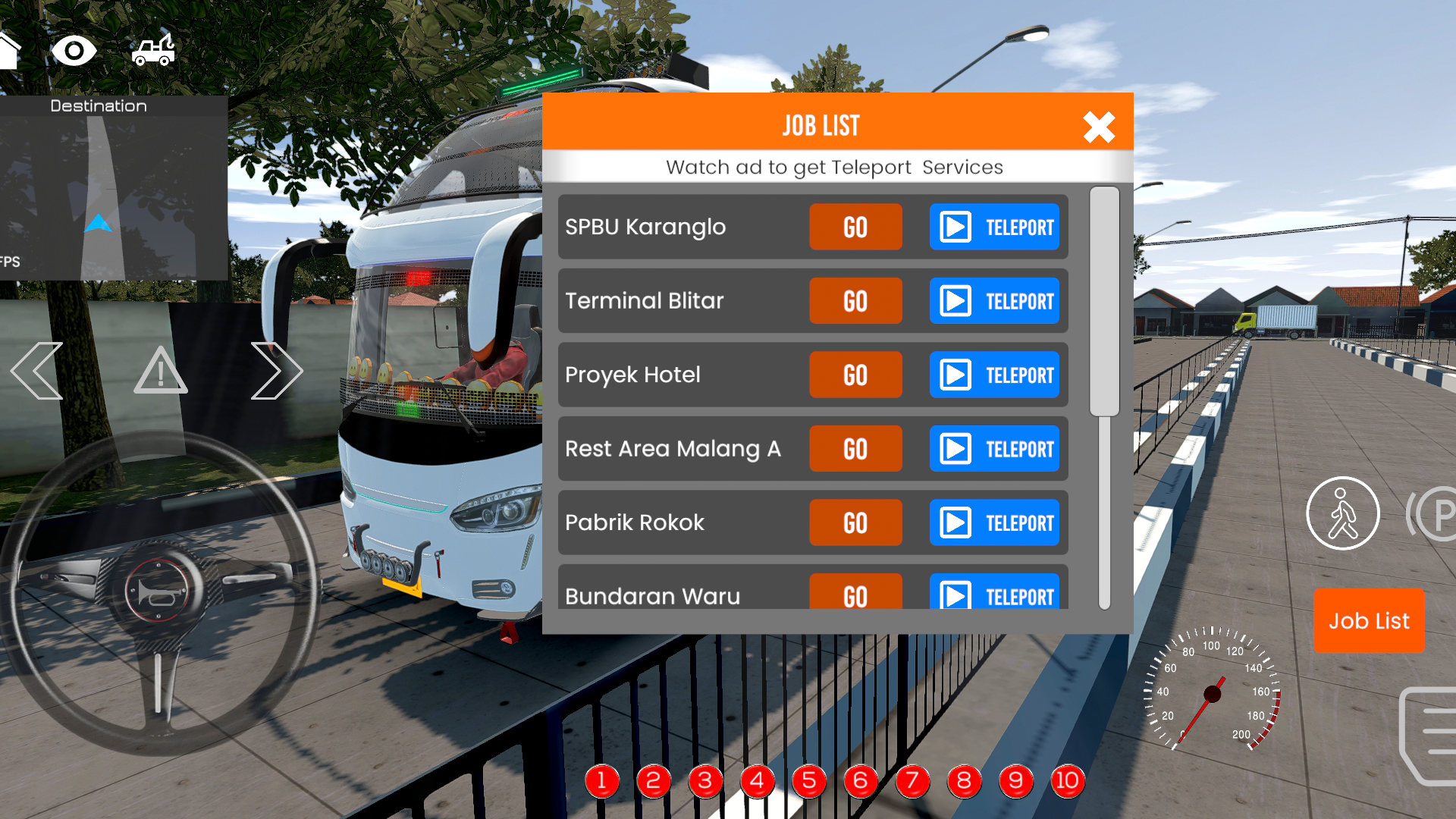The image size is (1456, 819).
Task: Activate the right turn signal arrow
Action: click(276, 371)
